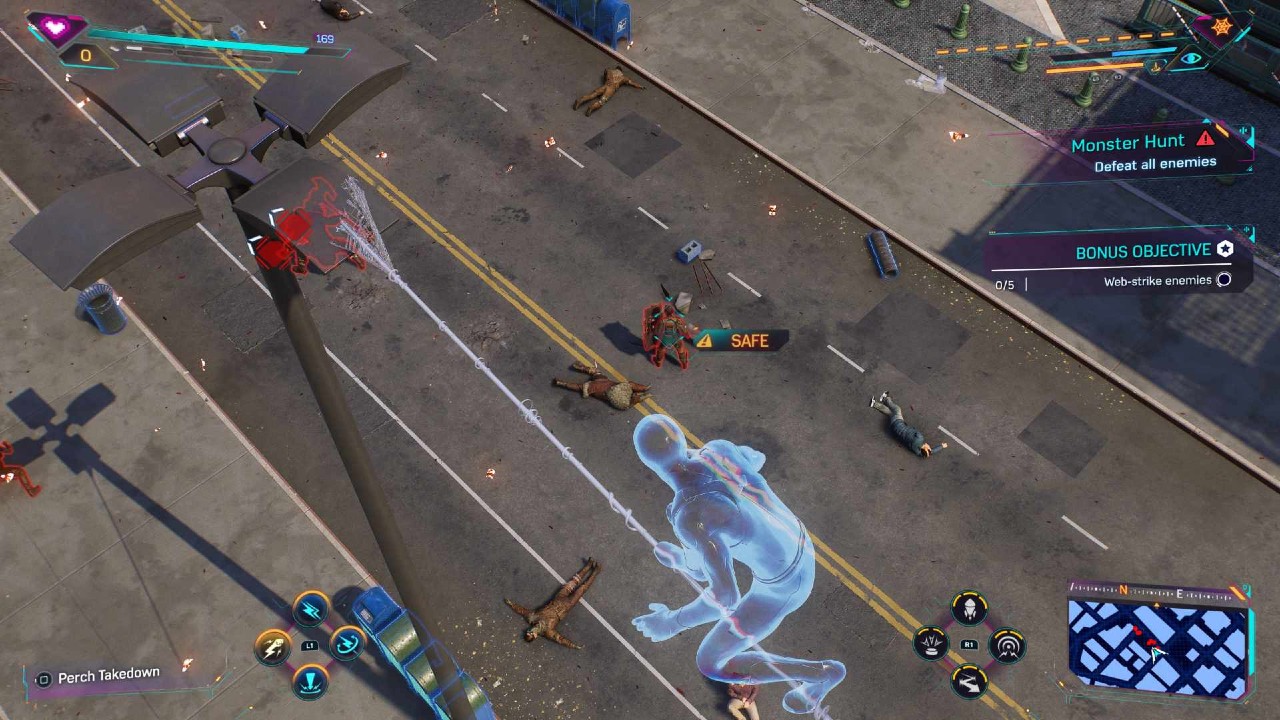Activate the Thunder Crash slam ability icon

[x=310, y=682]
